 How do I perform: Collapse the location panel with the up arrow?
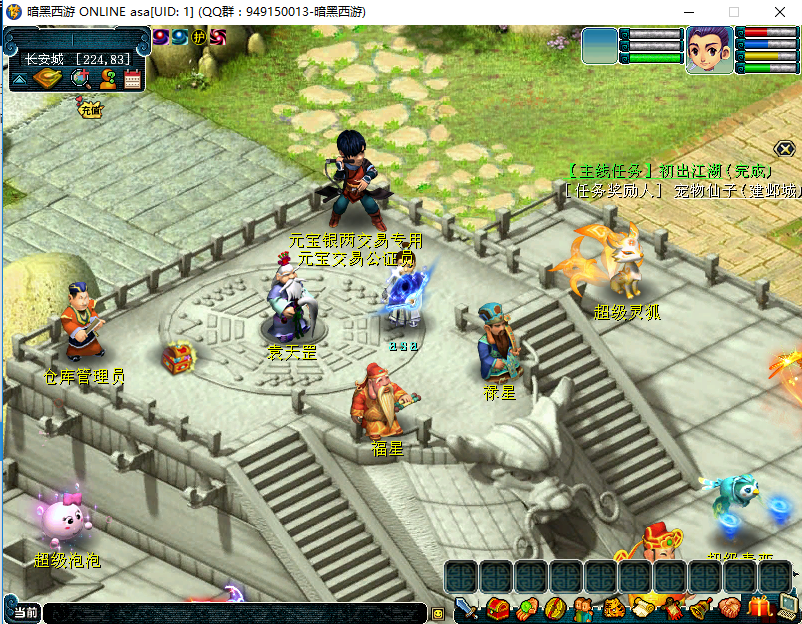click(19, 79)
